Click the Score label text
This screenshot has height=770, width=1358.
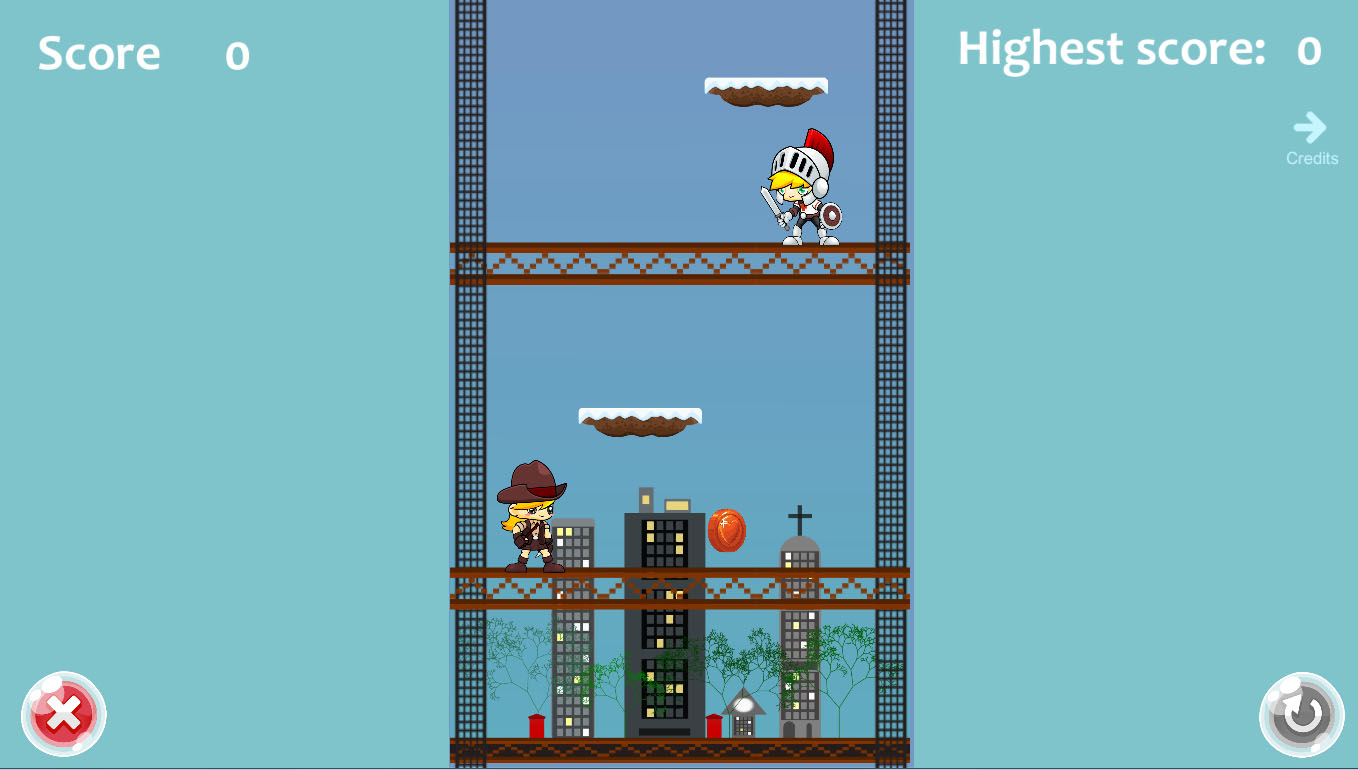tap(99, 53)
